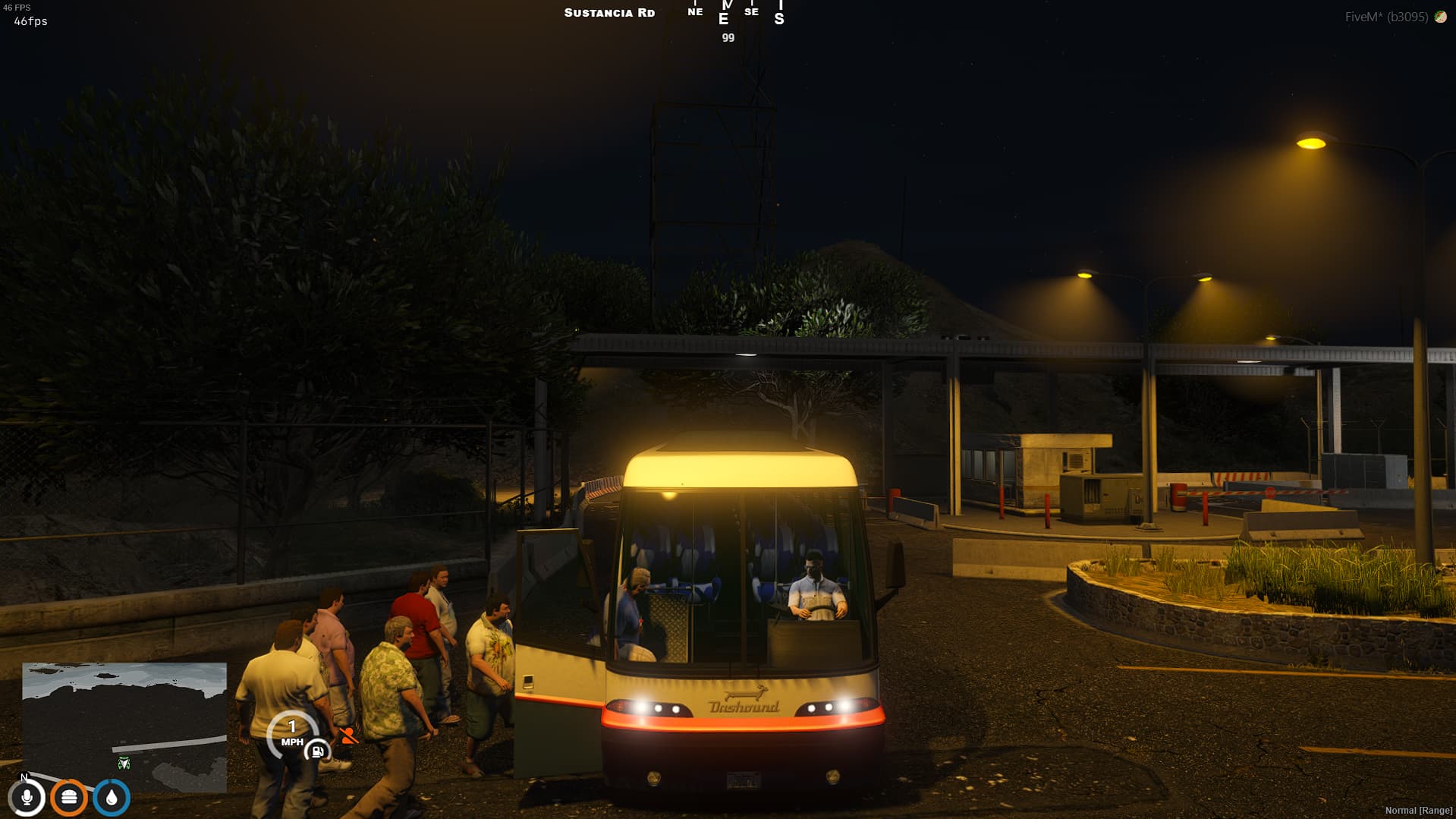Select the SE direction on the compass

pos(750,12)
